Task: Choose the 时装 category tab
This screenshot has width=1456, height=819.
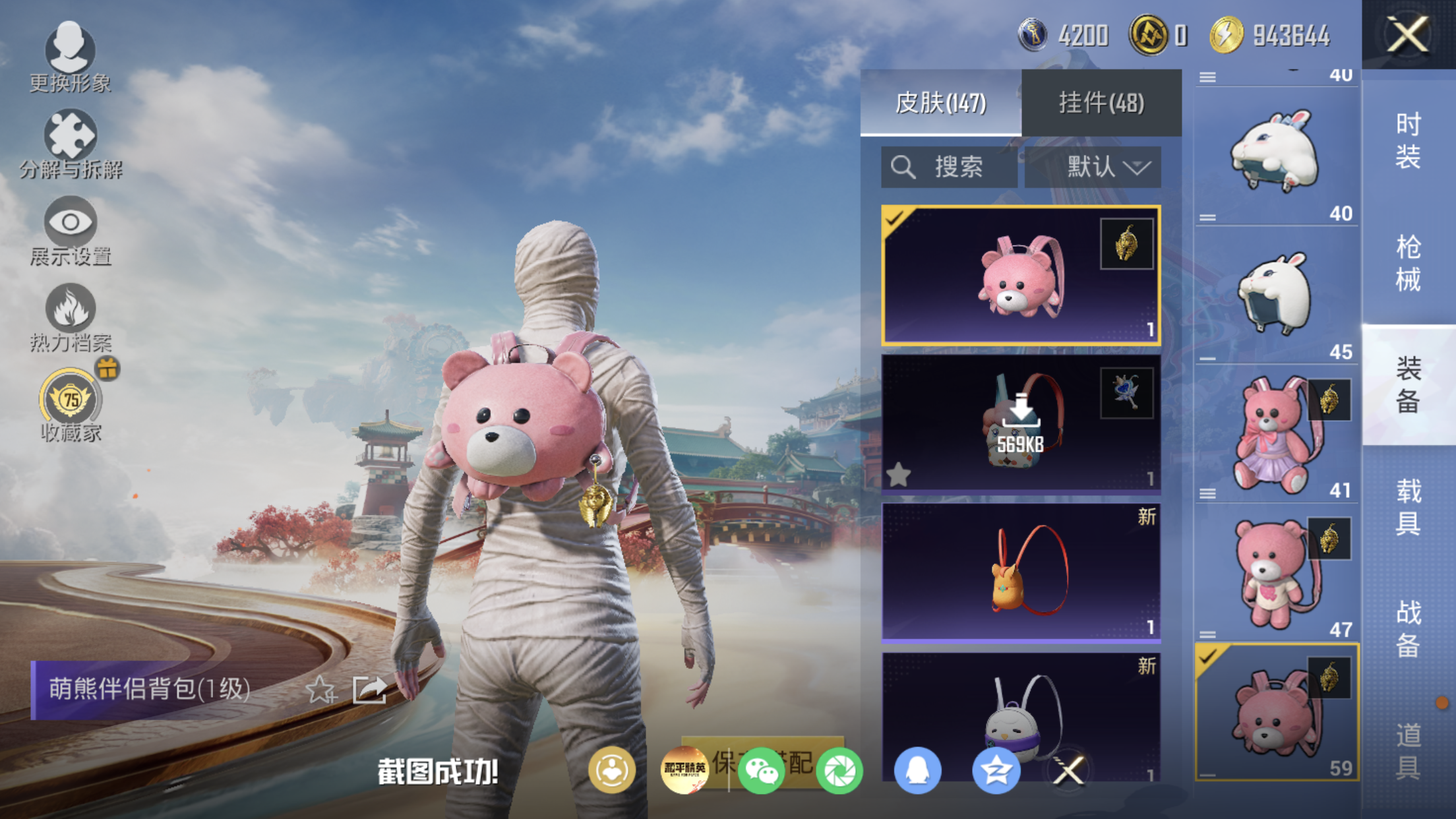Action: click(x=1408, y=140)
